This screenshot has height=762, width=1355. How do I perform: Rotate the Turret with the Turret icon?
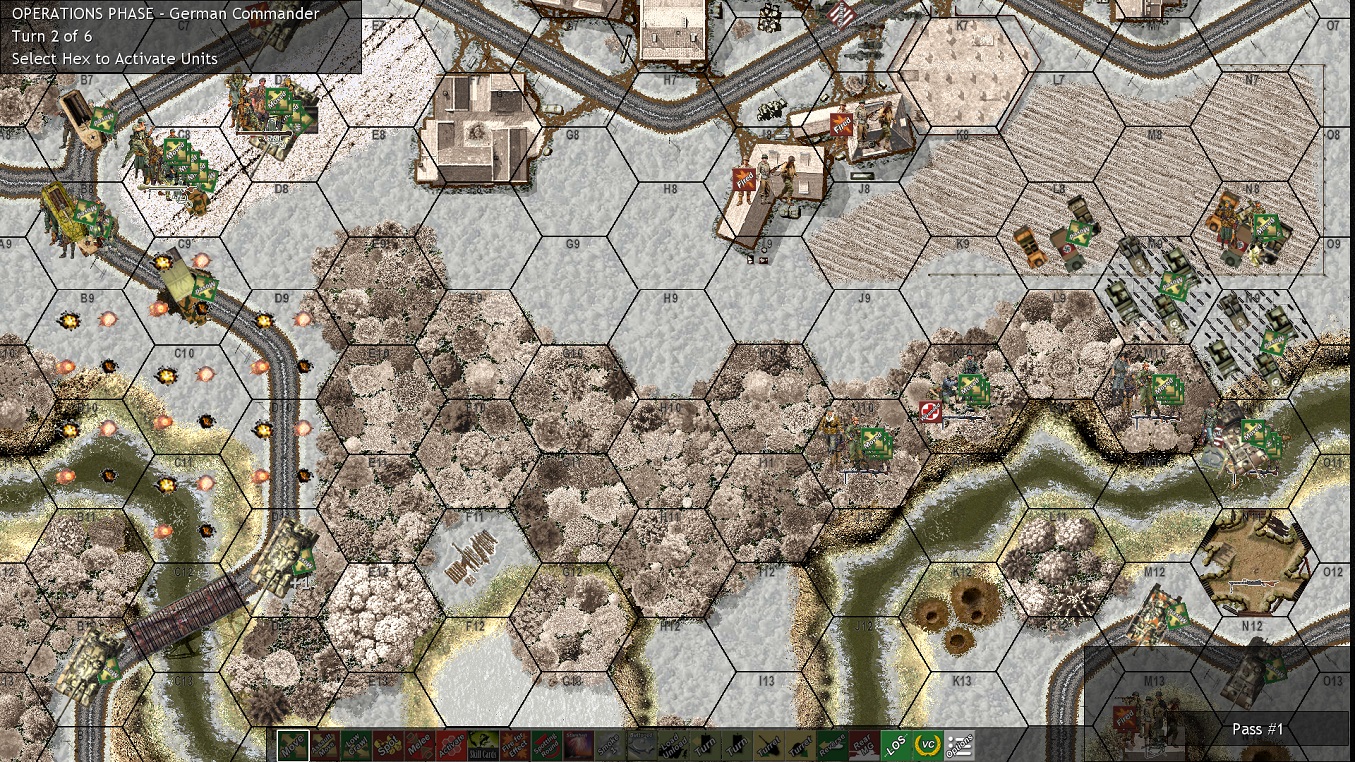tap(769, 744)
